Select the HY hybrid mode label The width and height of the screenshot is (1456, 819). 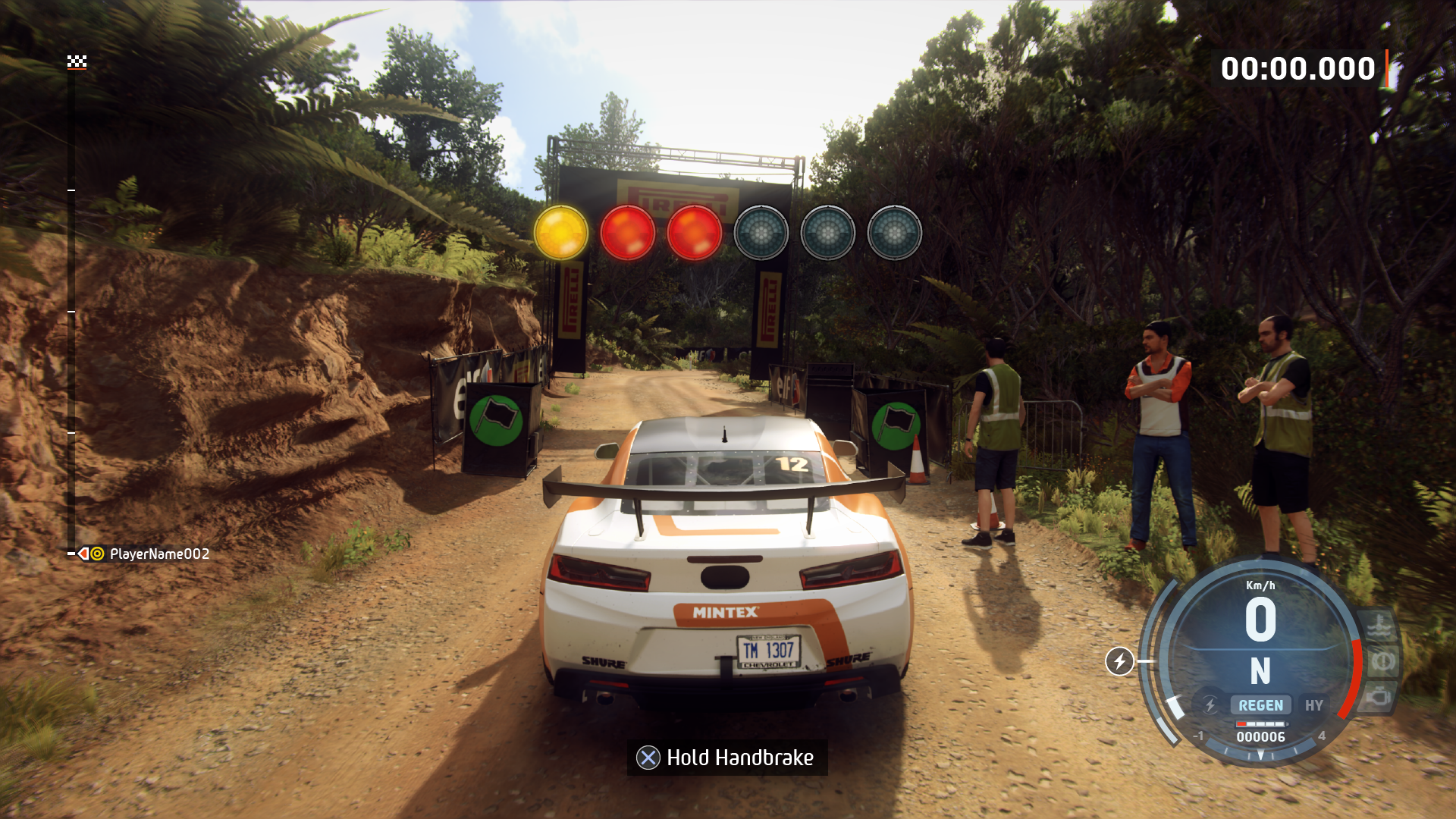pyautogui.click(x=1313, y=705)
